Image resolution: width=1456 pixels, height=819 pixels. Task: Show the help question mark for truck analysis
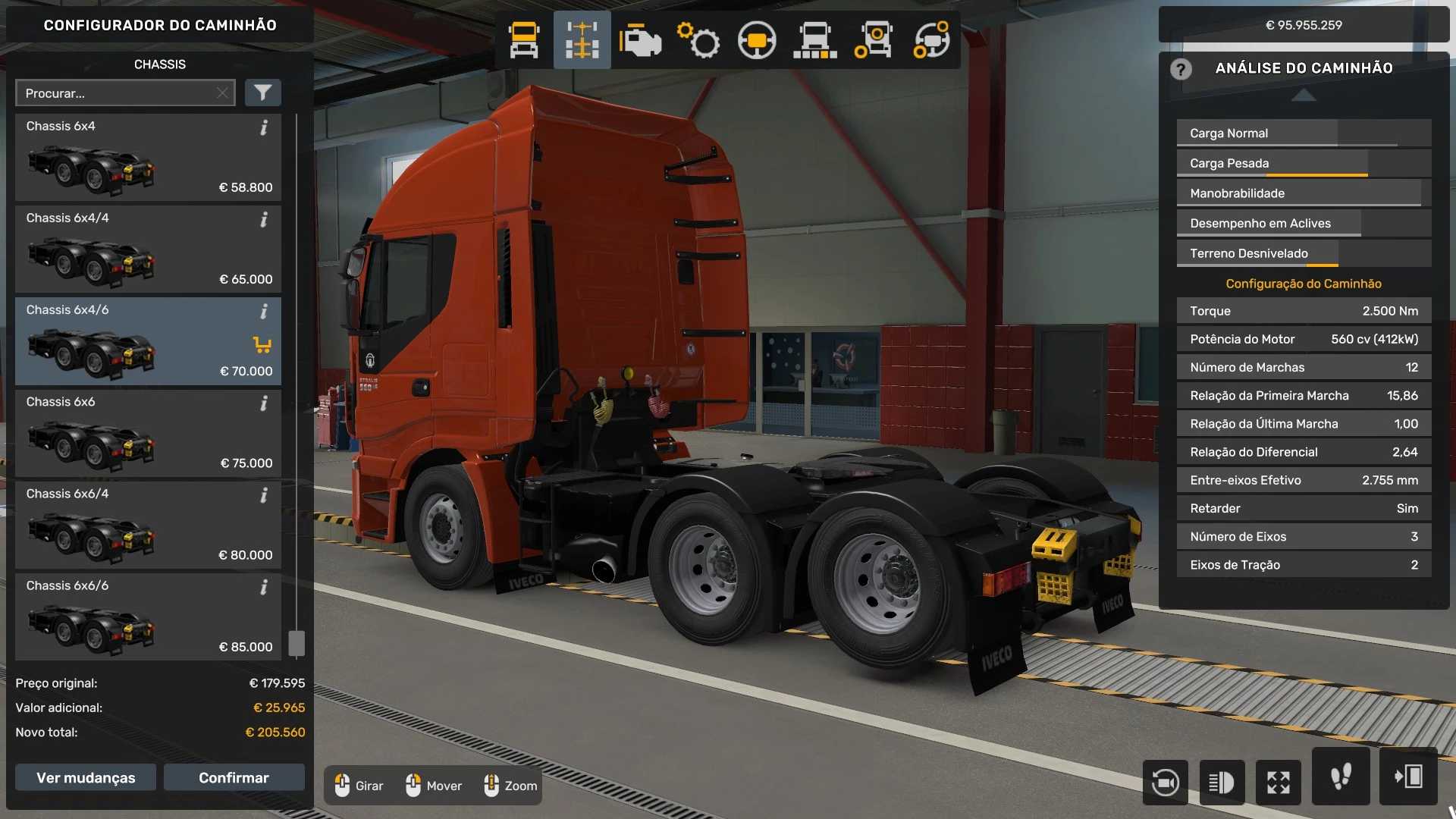tap(1181, 69)
